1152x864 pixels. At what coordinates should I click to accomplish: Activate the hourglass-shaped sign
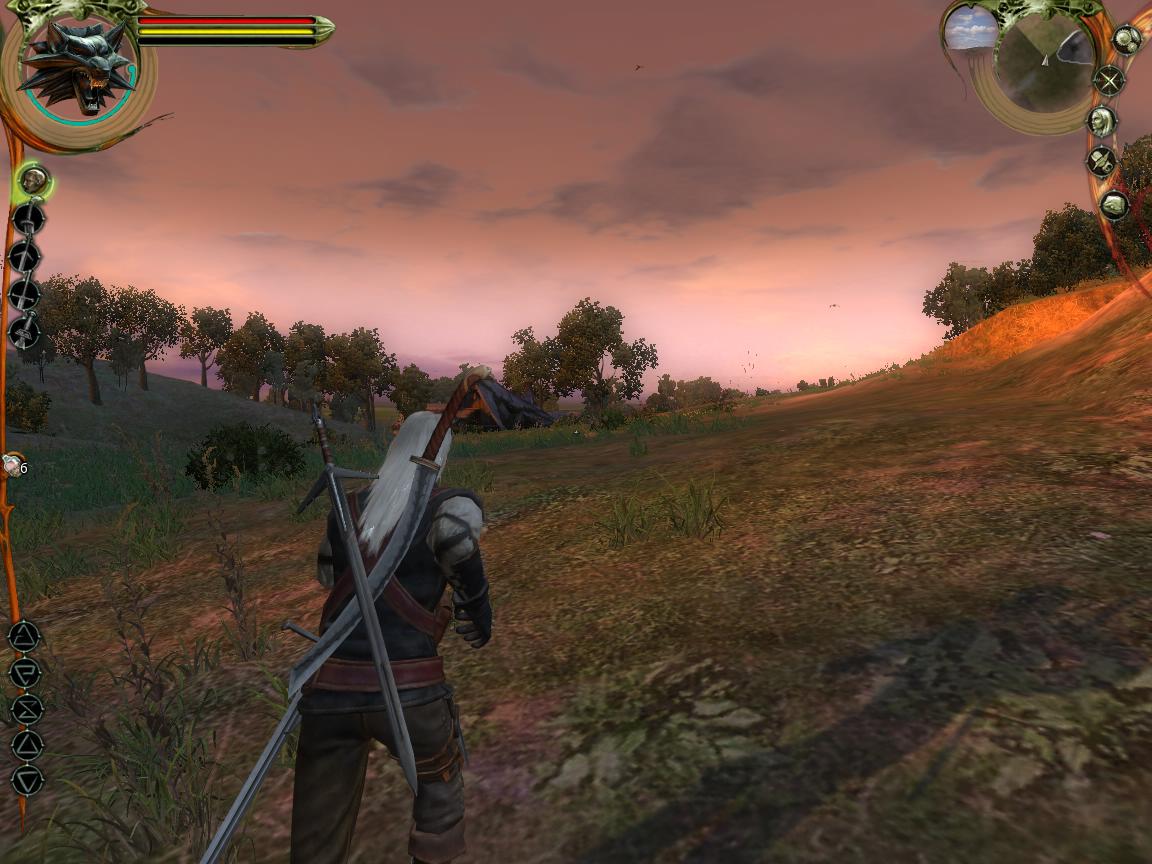coord(26,708)
